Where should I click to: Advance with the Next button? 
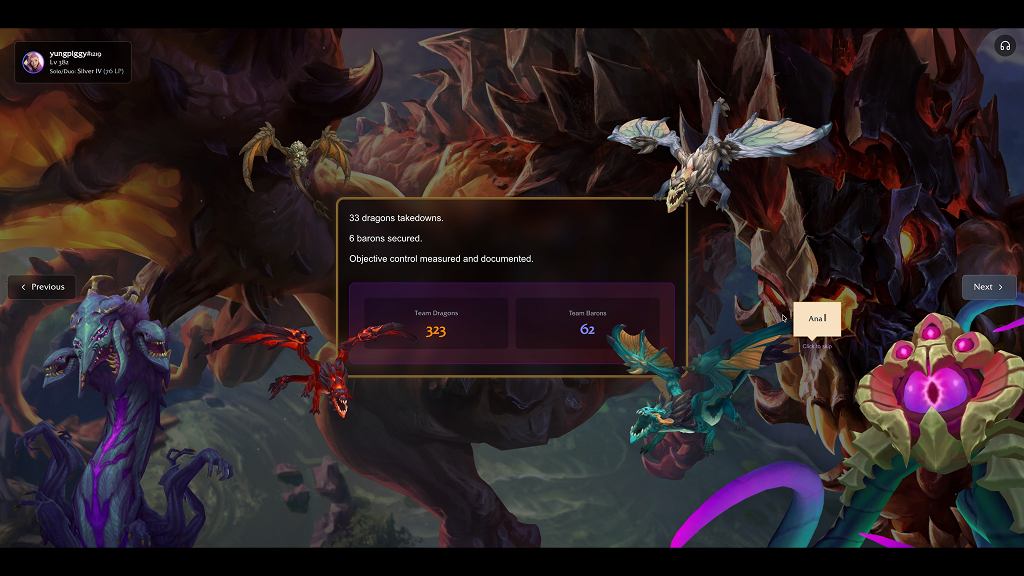pyautogui.click(x=988, y=287)
